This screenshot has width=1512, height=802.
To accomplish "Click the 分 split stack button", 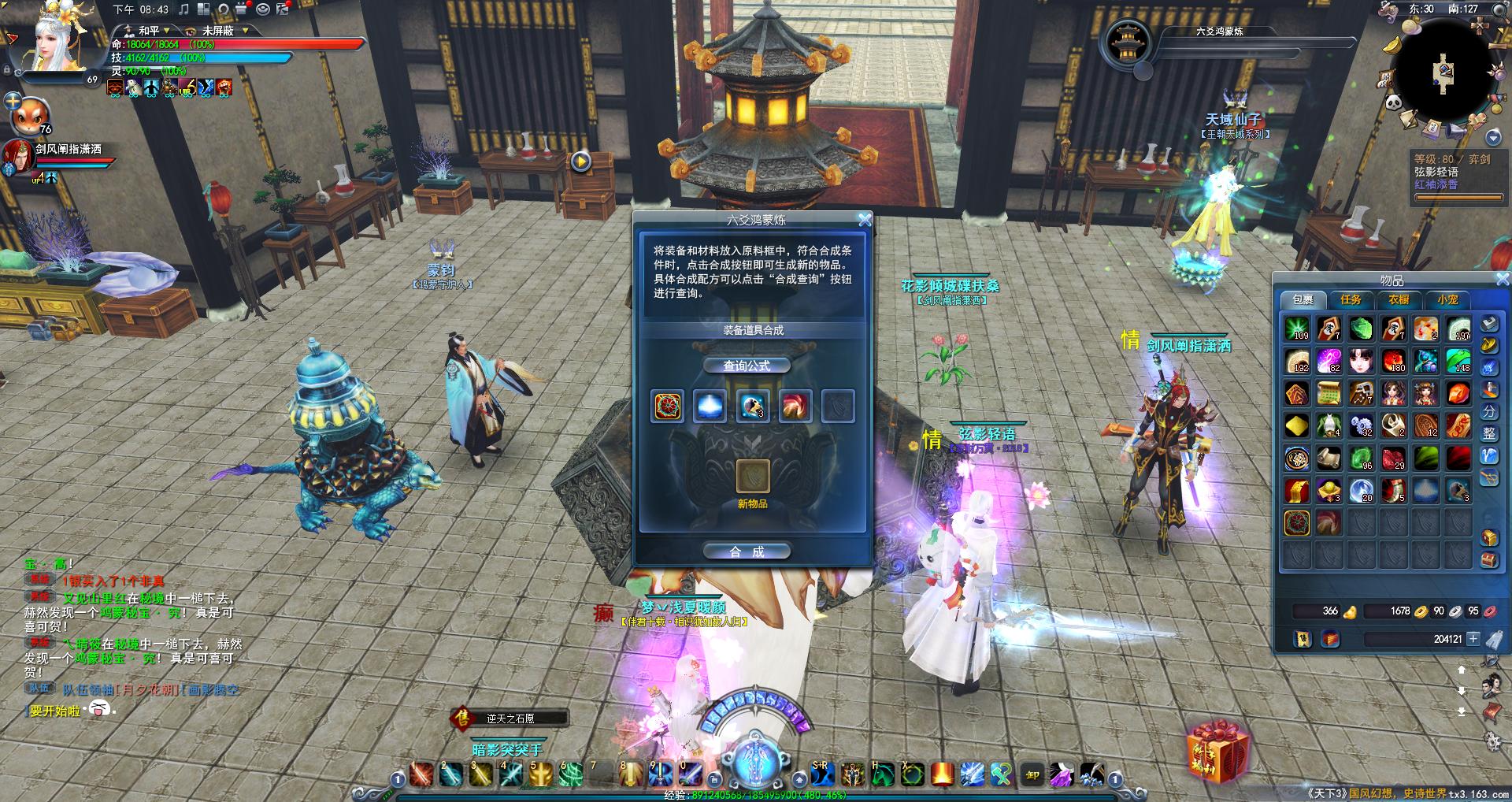I will click(x=1488, y=411).
